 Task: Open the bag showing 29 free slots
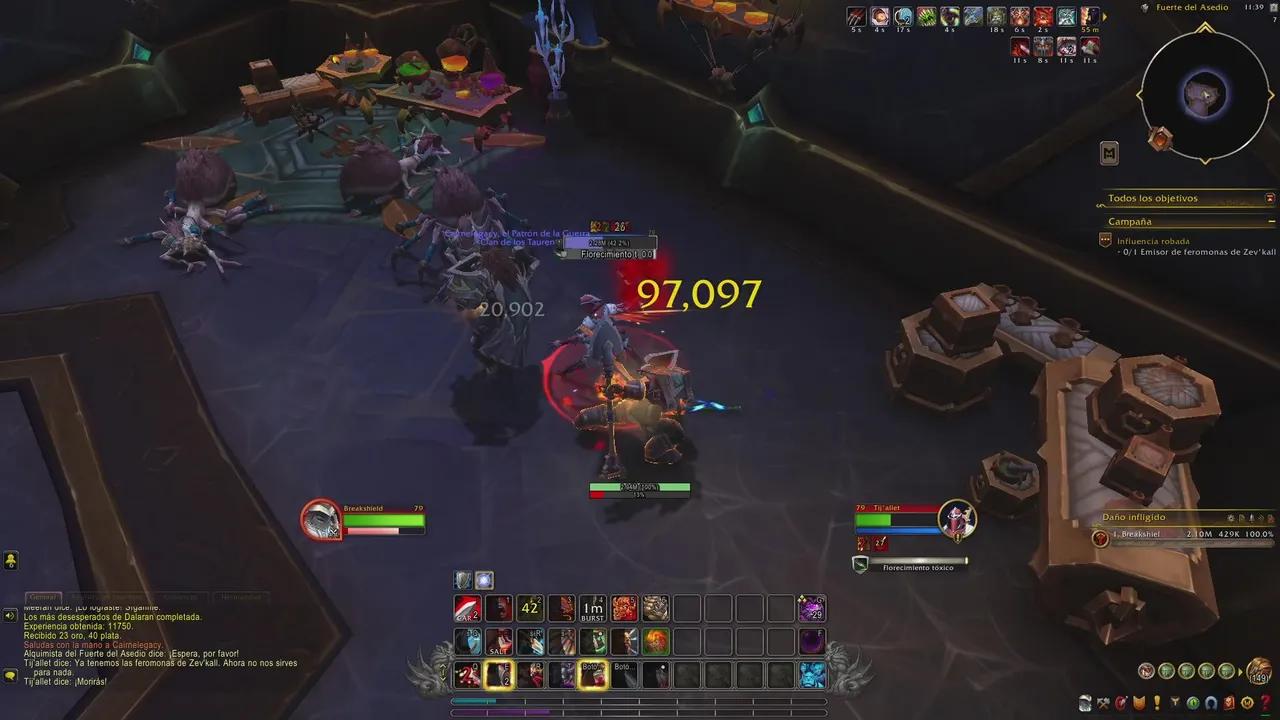[811, 607]
